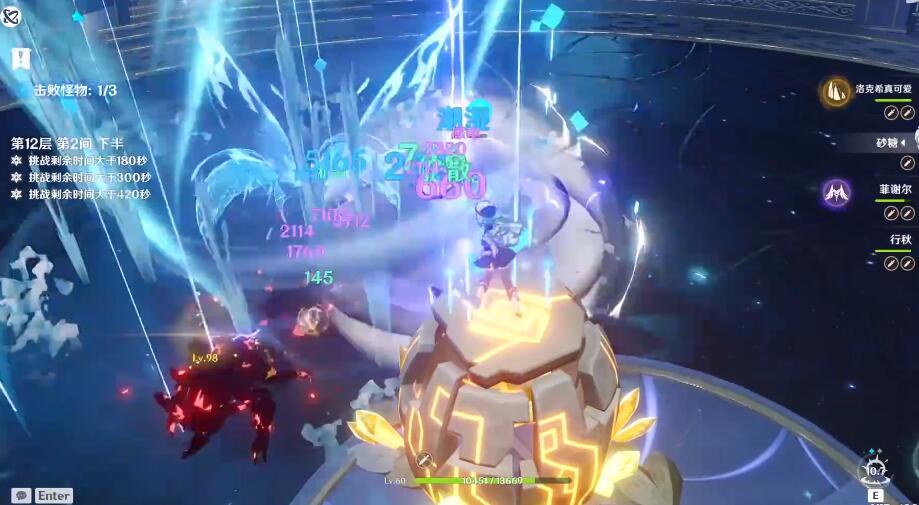Switch to party member 洛克希真可爱
The width and height of the screenshot is (919, 505).
pos(880,88)
